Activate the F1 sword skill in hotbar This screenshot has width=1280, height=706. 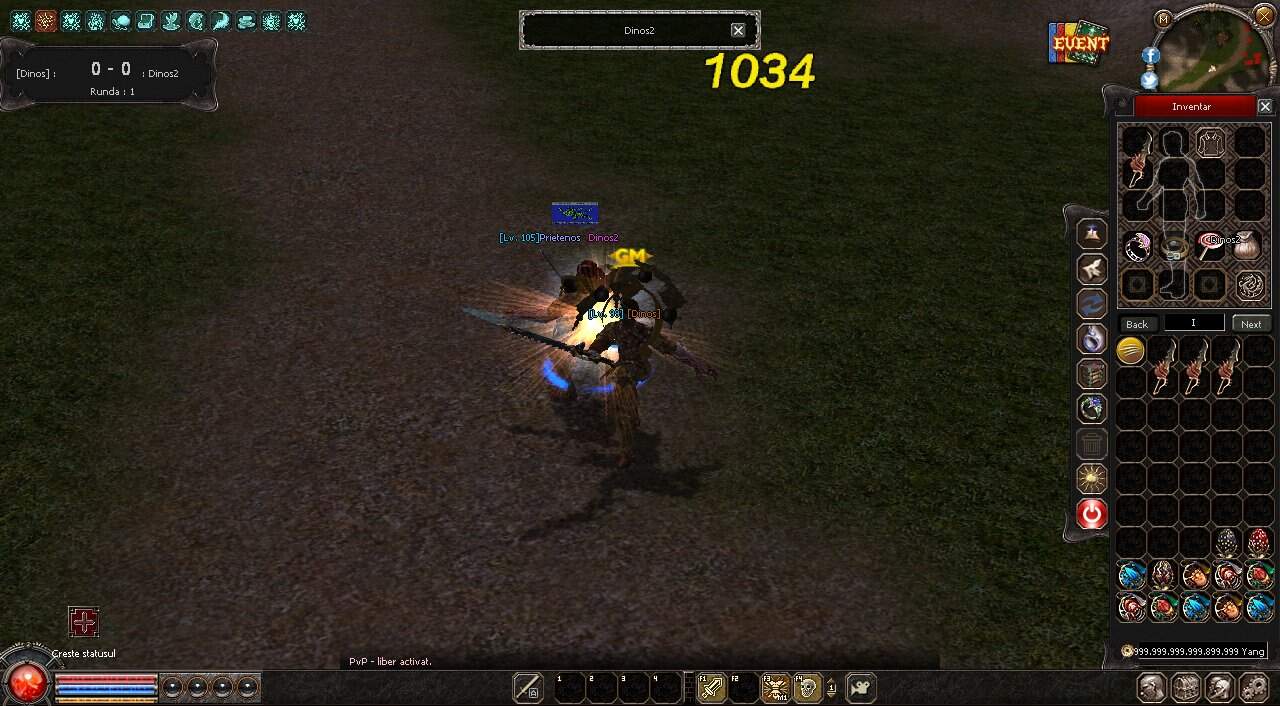point(711,688)
